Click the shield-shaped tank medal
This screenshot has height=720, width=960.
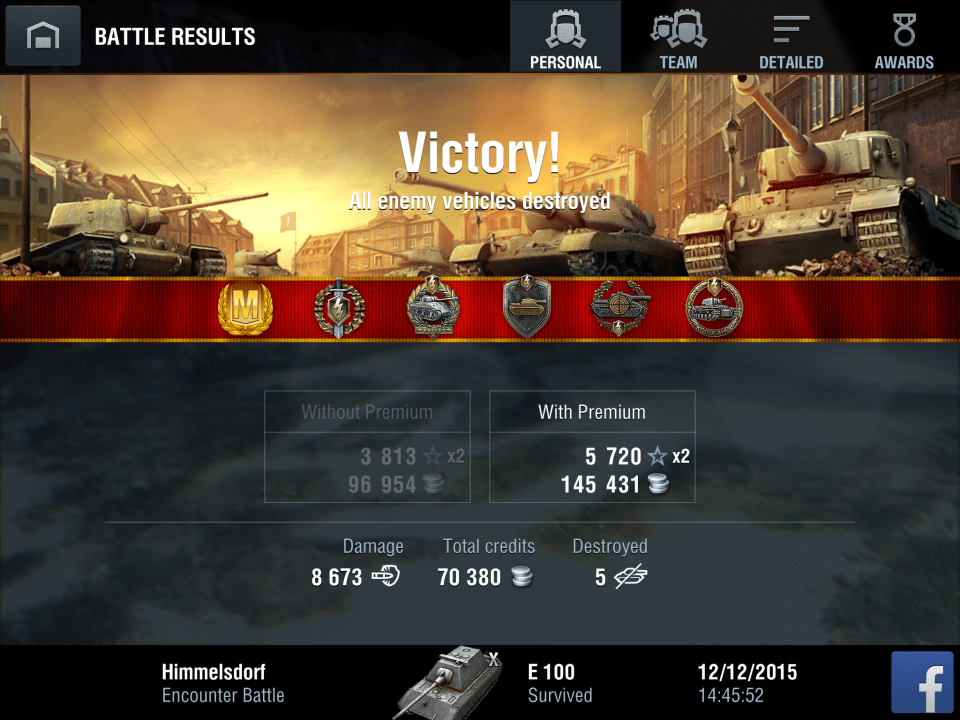[x=527, y=310]
